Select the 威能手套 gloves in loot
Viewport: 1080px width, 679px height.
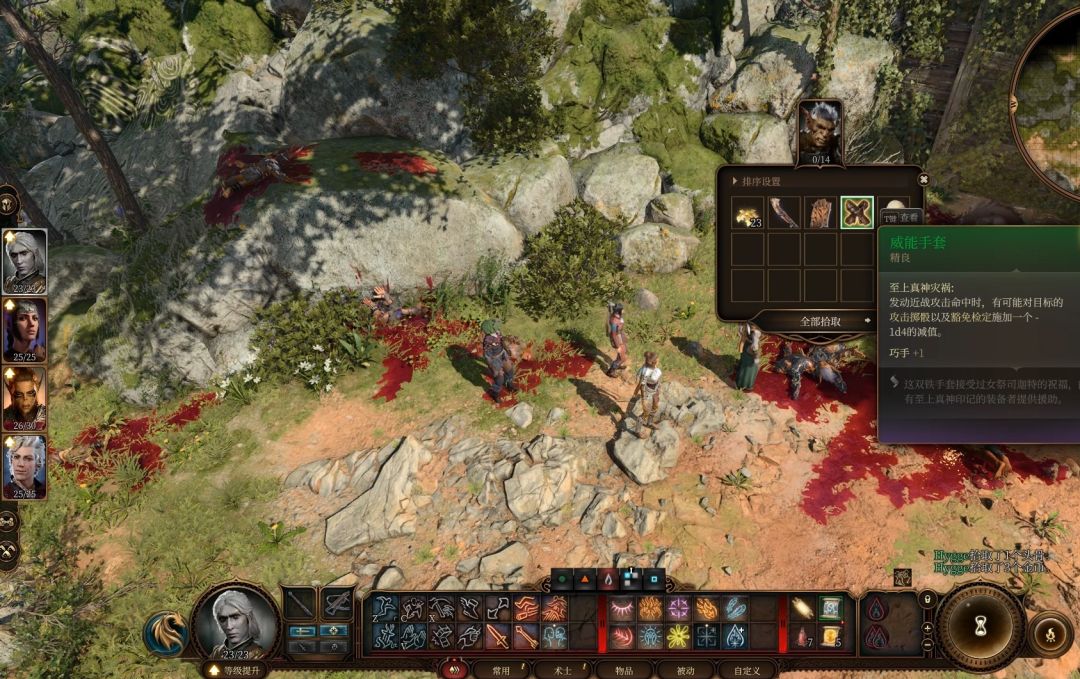pyautogui.click(x=857, y=212)
